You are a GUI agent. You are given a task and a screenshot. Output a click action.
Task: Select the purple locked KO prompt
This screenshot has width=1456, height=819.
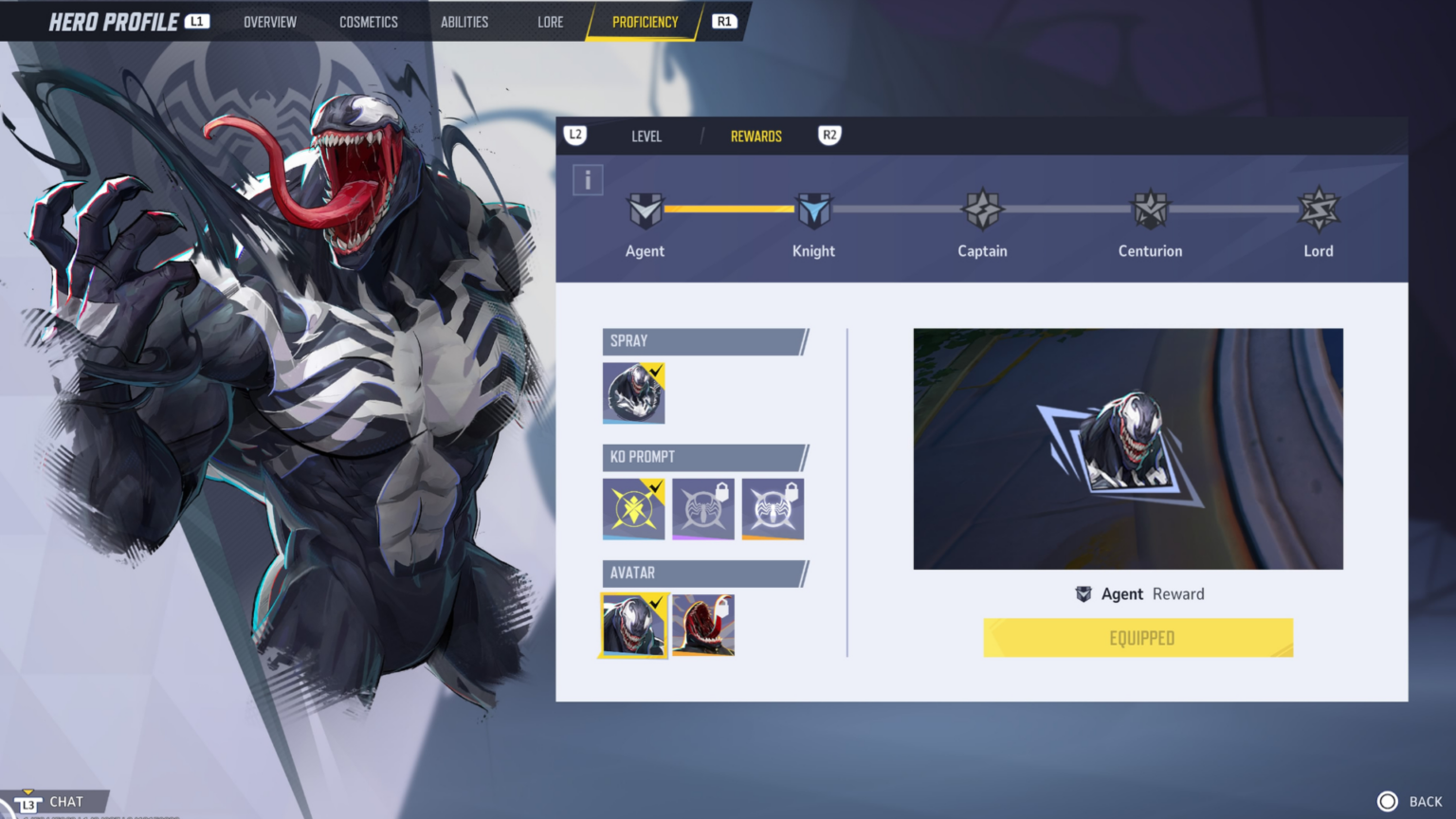tap(703, 509)
